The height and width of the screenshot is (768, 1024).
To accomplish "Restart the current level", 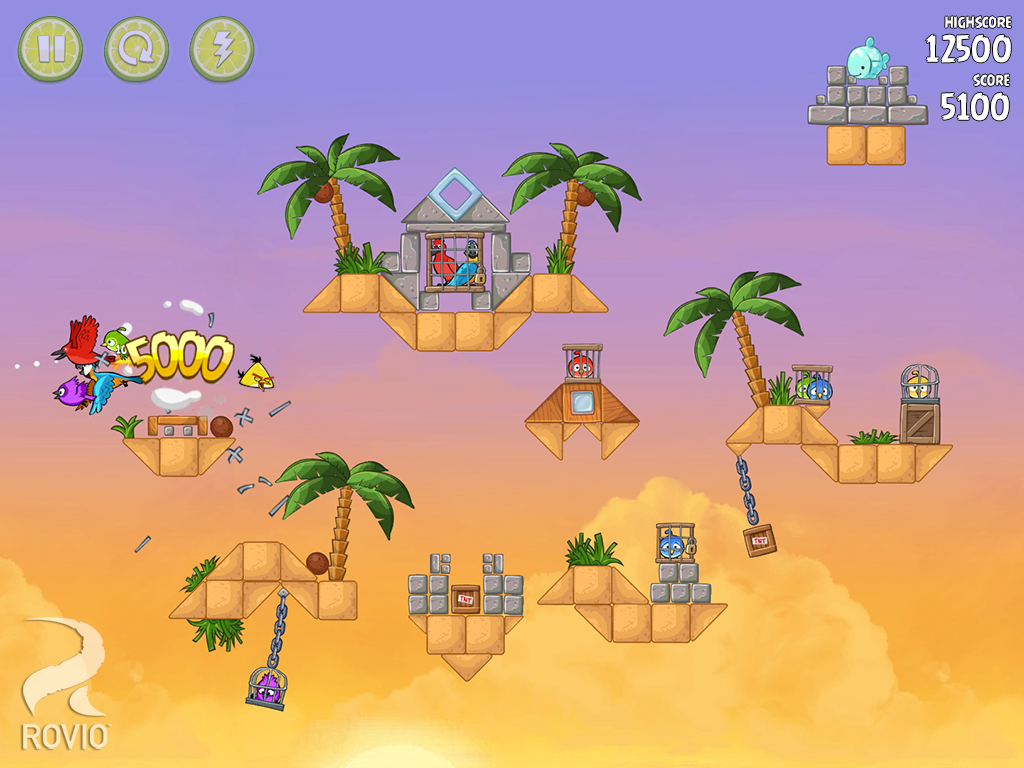I will click(136, 49).
